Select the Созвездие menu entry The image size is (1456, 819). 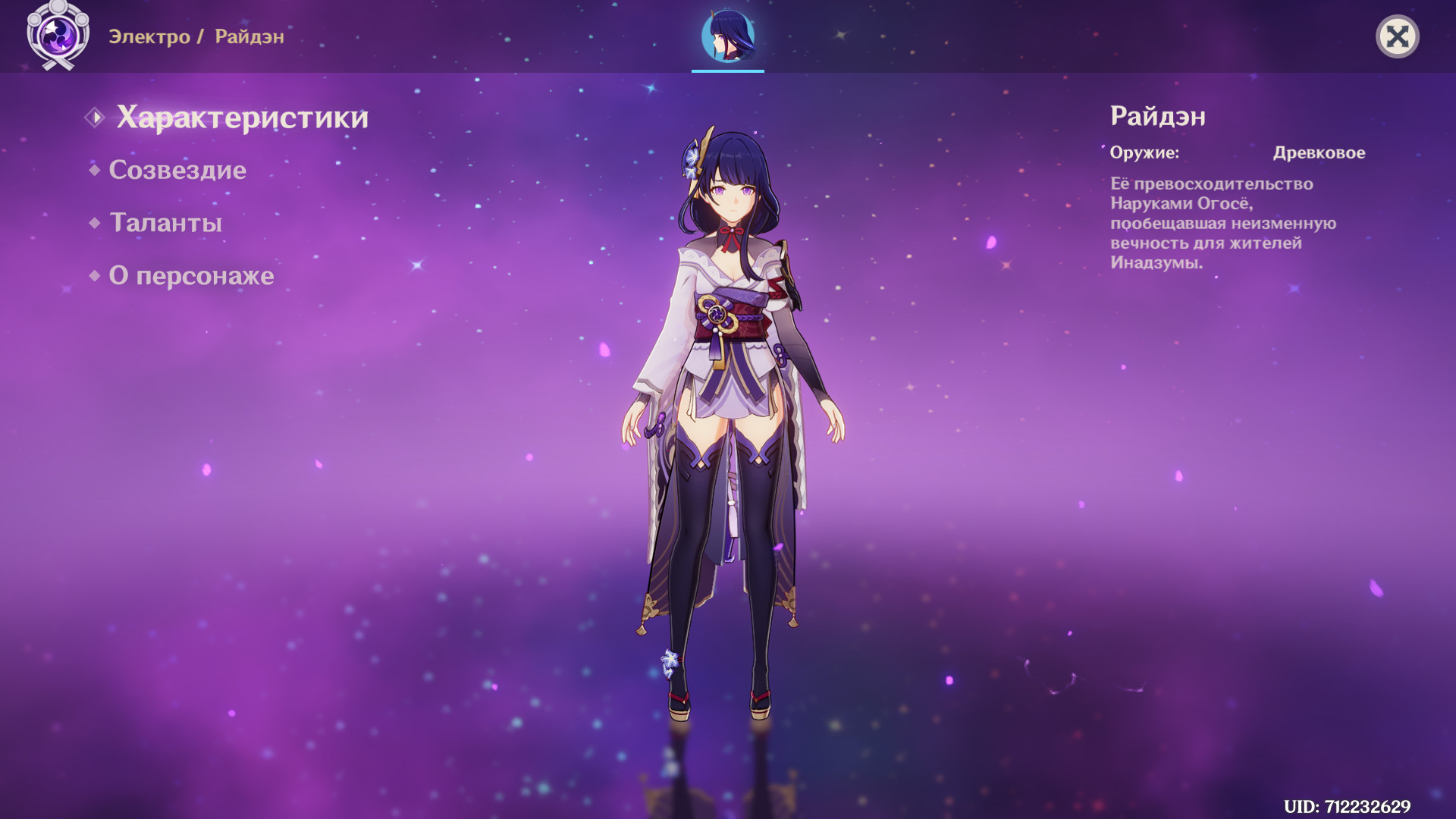pos(177,170)
